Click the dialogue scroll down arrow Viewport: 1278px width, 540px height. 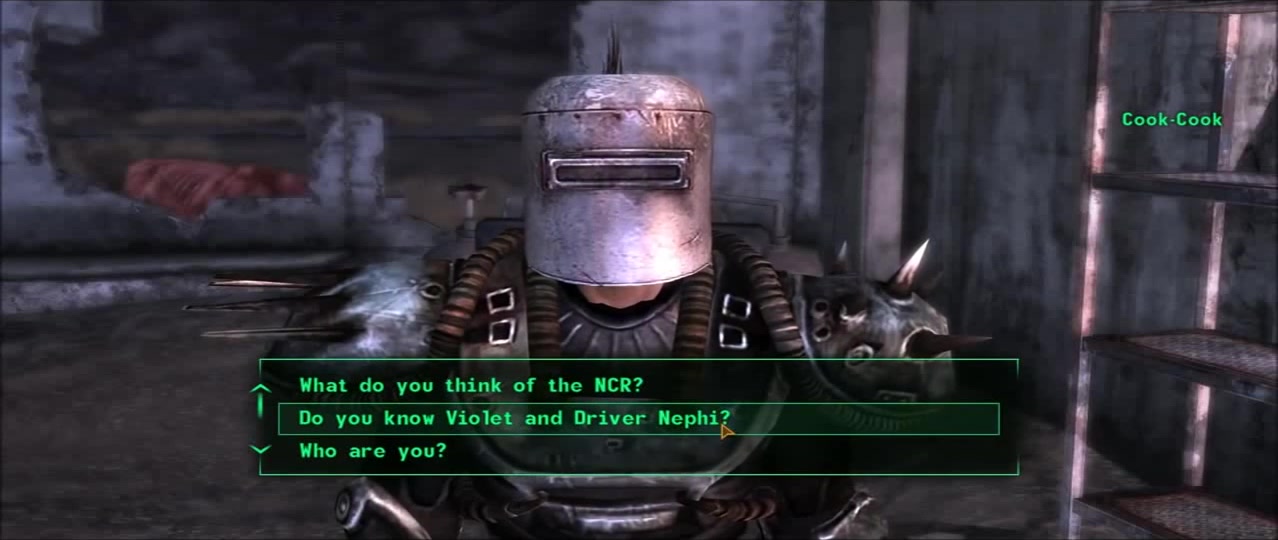click(x=260, y=450)
